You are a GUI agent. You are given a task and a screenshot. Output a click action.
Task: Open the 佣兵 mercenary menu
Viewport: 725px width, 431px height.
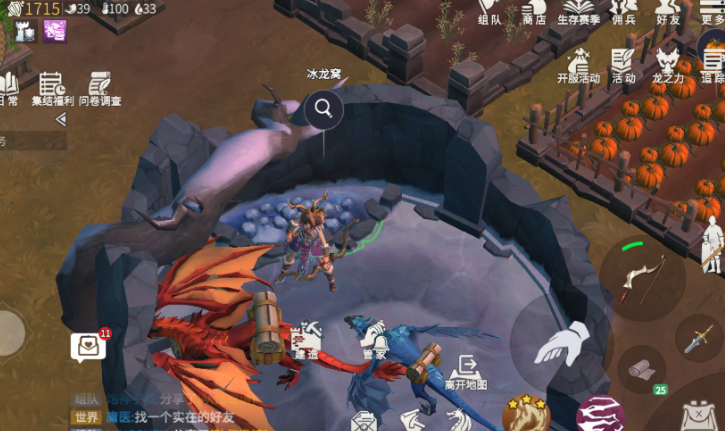coord(624,11)
